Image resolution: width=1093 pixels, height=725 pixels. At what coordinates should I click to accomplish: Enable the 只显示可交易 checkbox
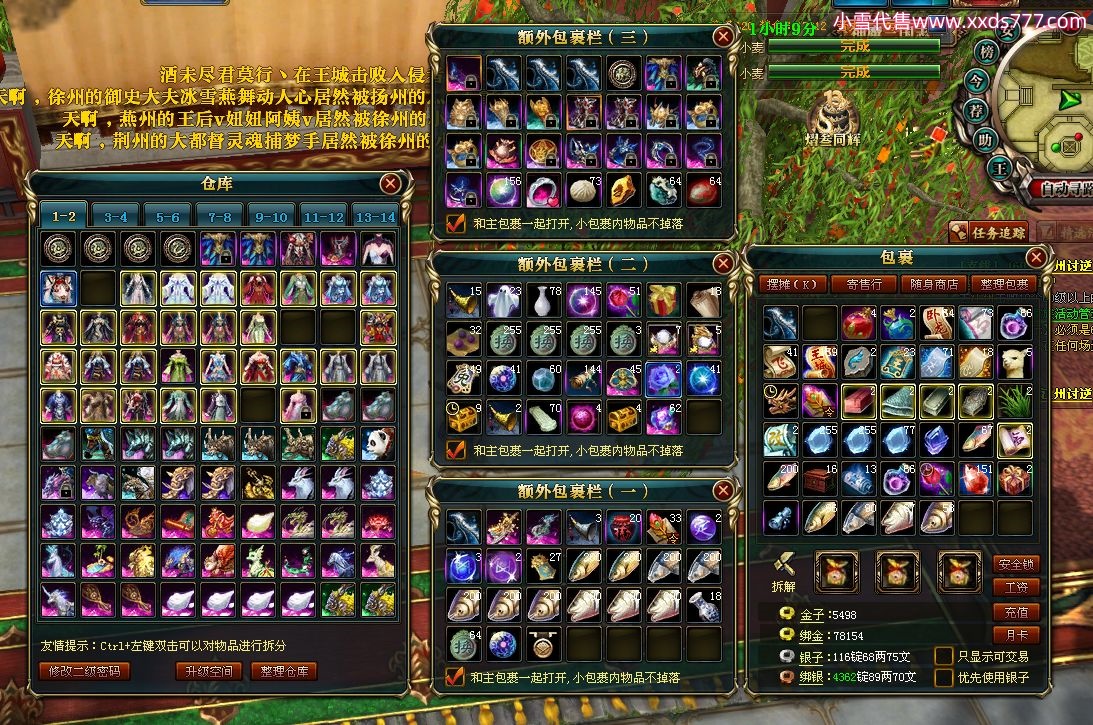(x=943, y=656)
